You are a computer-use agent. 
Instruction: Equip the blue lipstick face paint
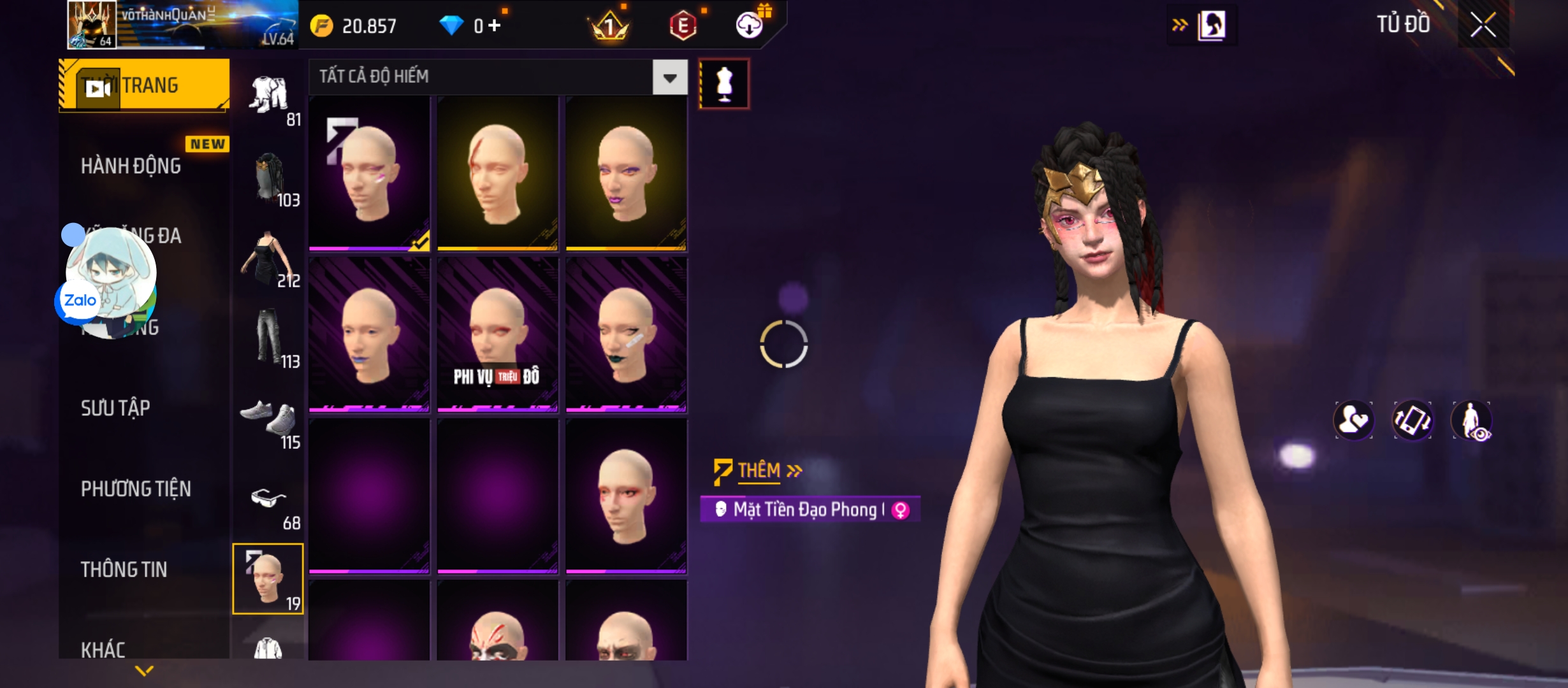(369, 334)
